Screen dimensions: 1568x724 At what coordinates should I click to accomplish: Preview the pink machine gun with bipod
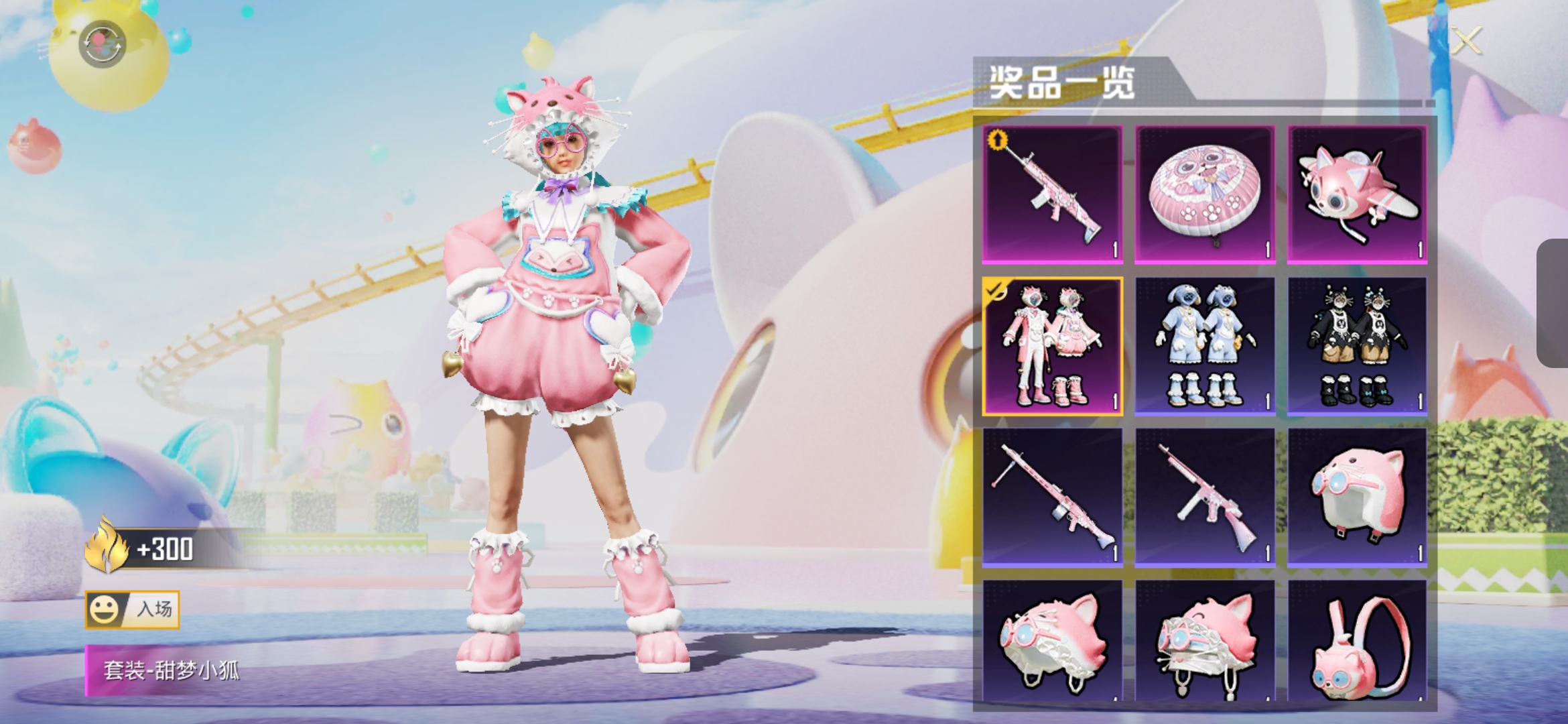click(x=1053, y=497)
